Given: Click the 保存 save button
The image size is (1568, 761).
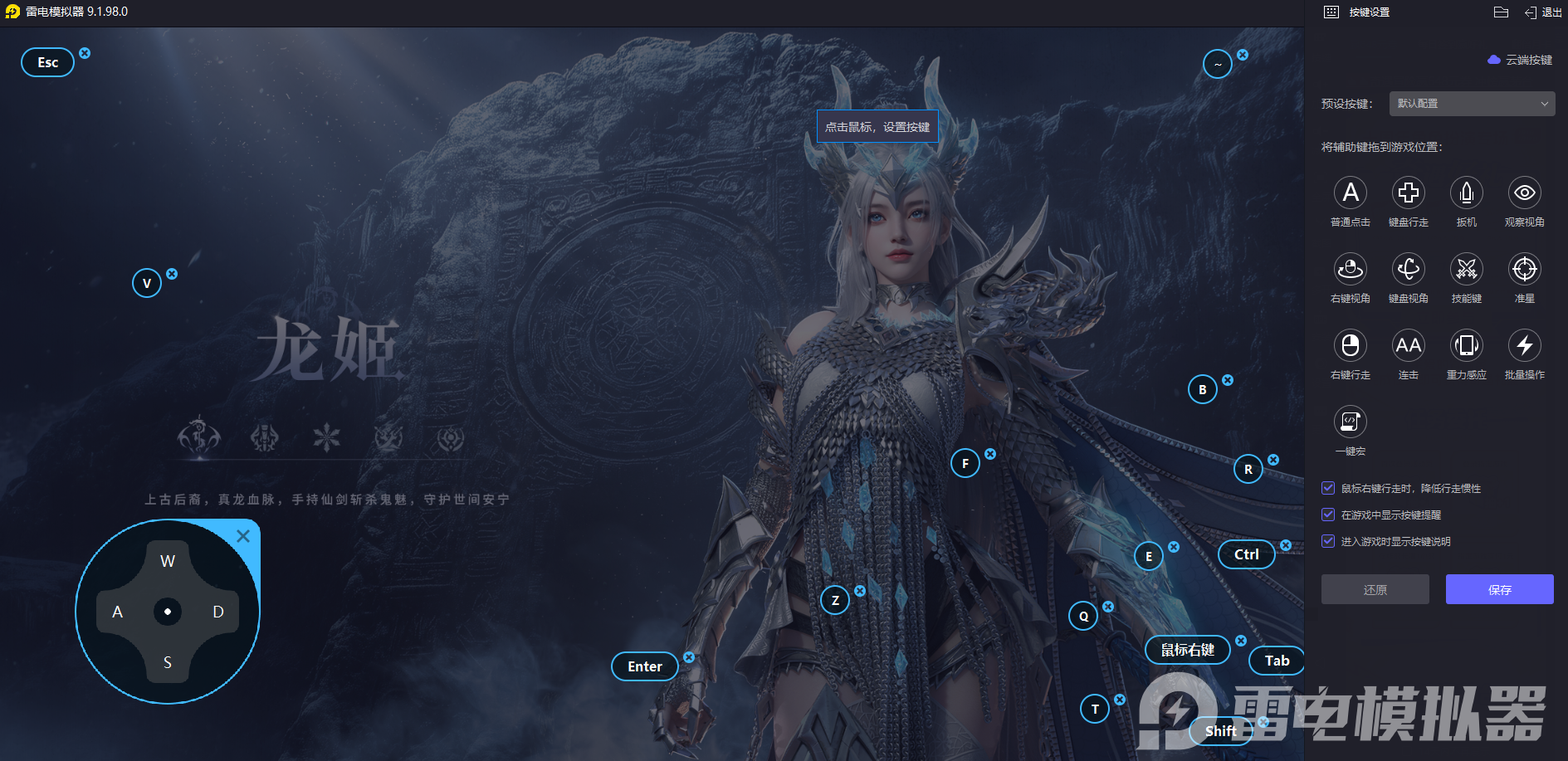Looking at the screenshot, I should [x=1499, y=589].
